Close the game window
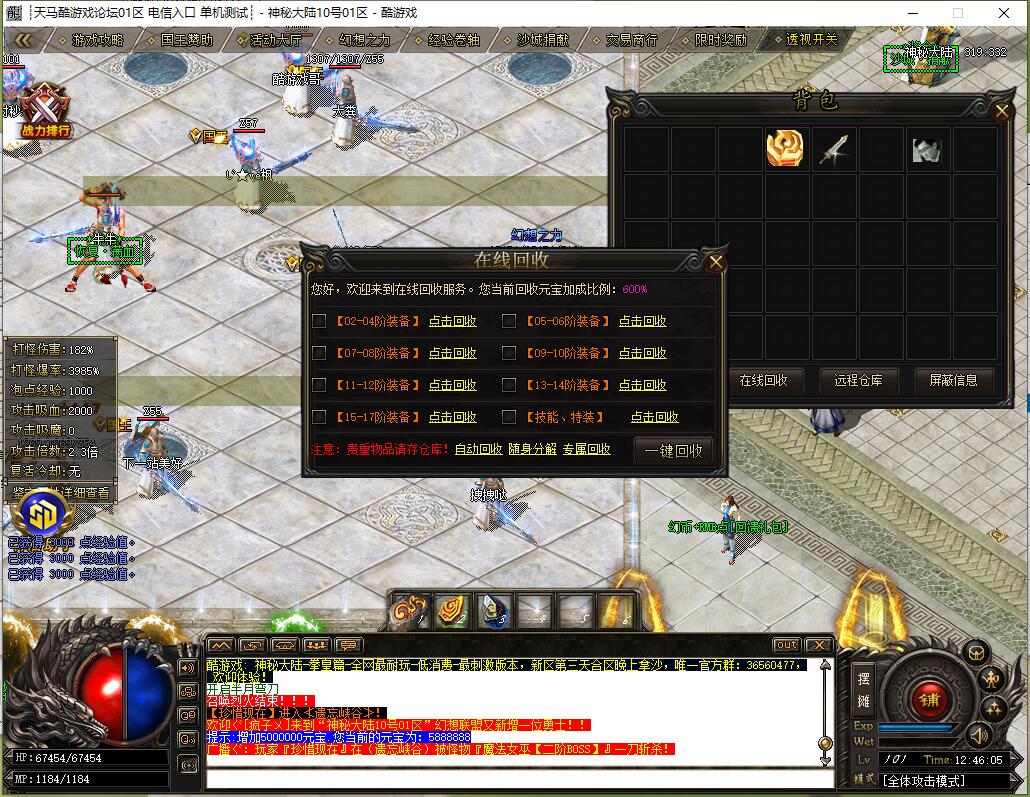Viewport: 1030px width, 797px height. [1002, 13]
